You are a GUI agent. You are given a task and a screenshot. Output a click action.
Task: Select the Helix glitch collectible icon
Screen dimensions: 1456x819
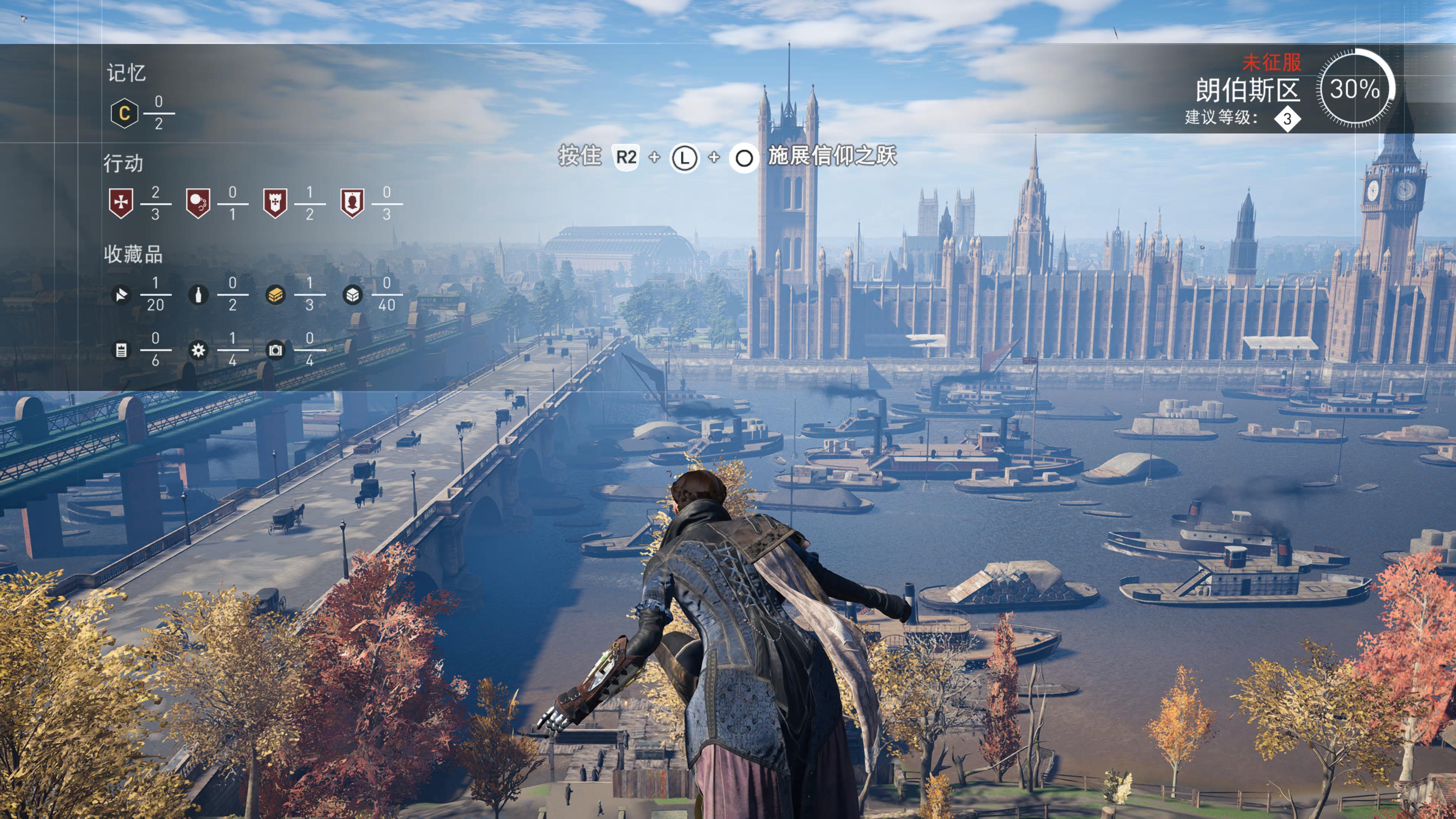point(121,295)
